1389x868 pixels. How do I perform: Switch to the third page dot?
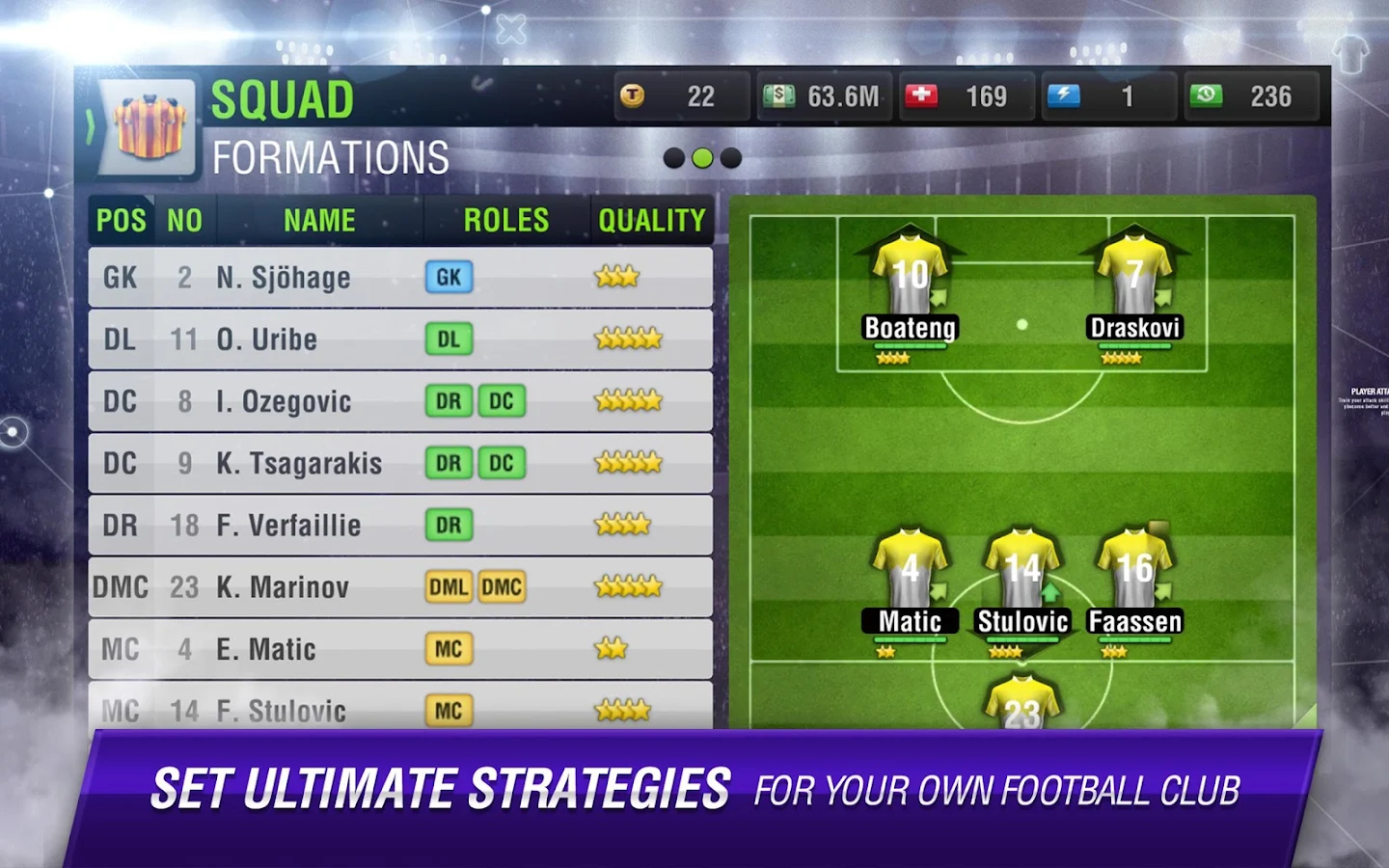731,158
